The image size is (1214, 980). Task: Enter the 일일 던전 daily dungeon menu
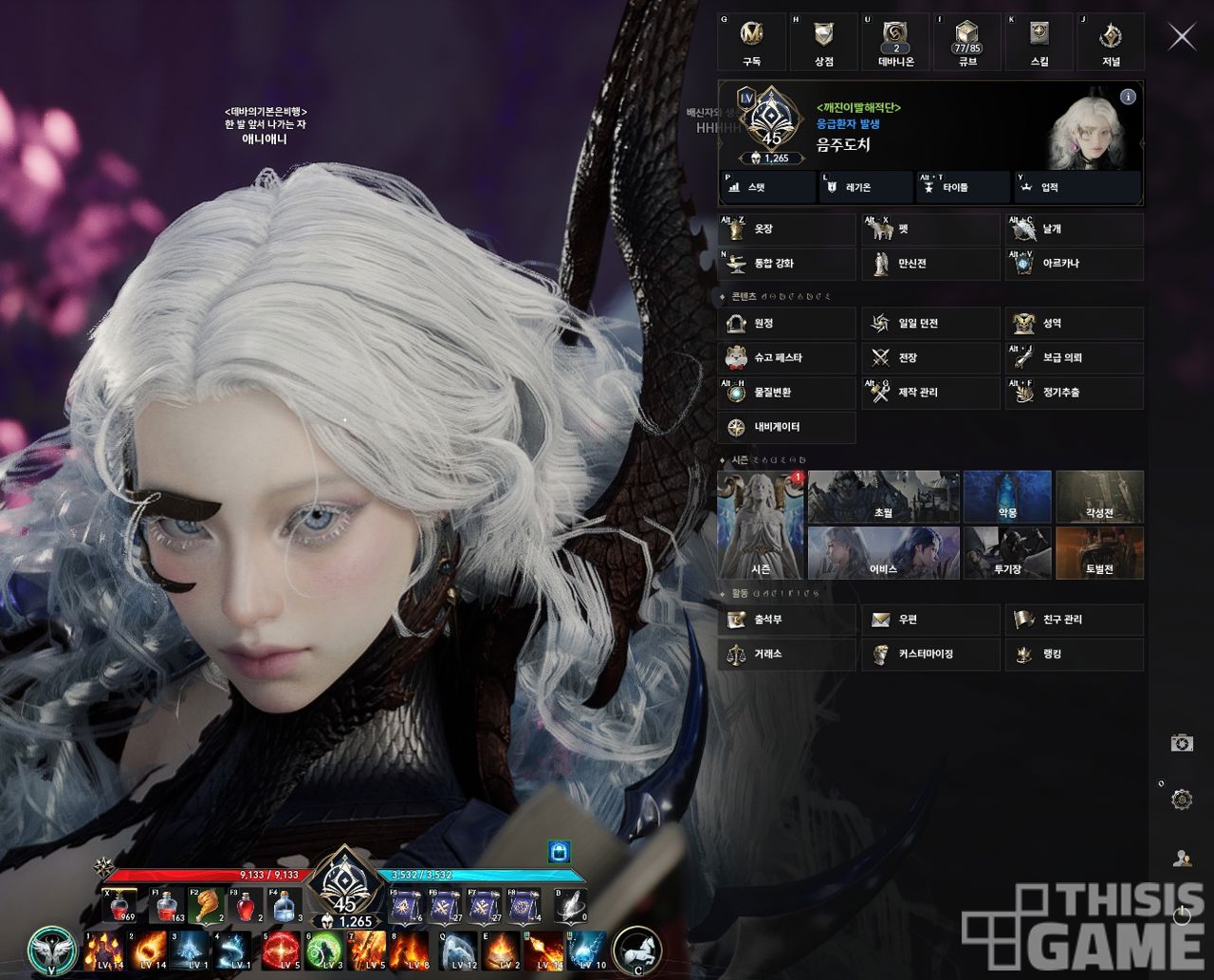930,324
